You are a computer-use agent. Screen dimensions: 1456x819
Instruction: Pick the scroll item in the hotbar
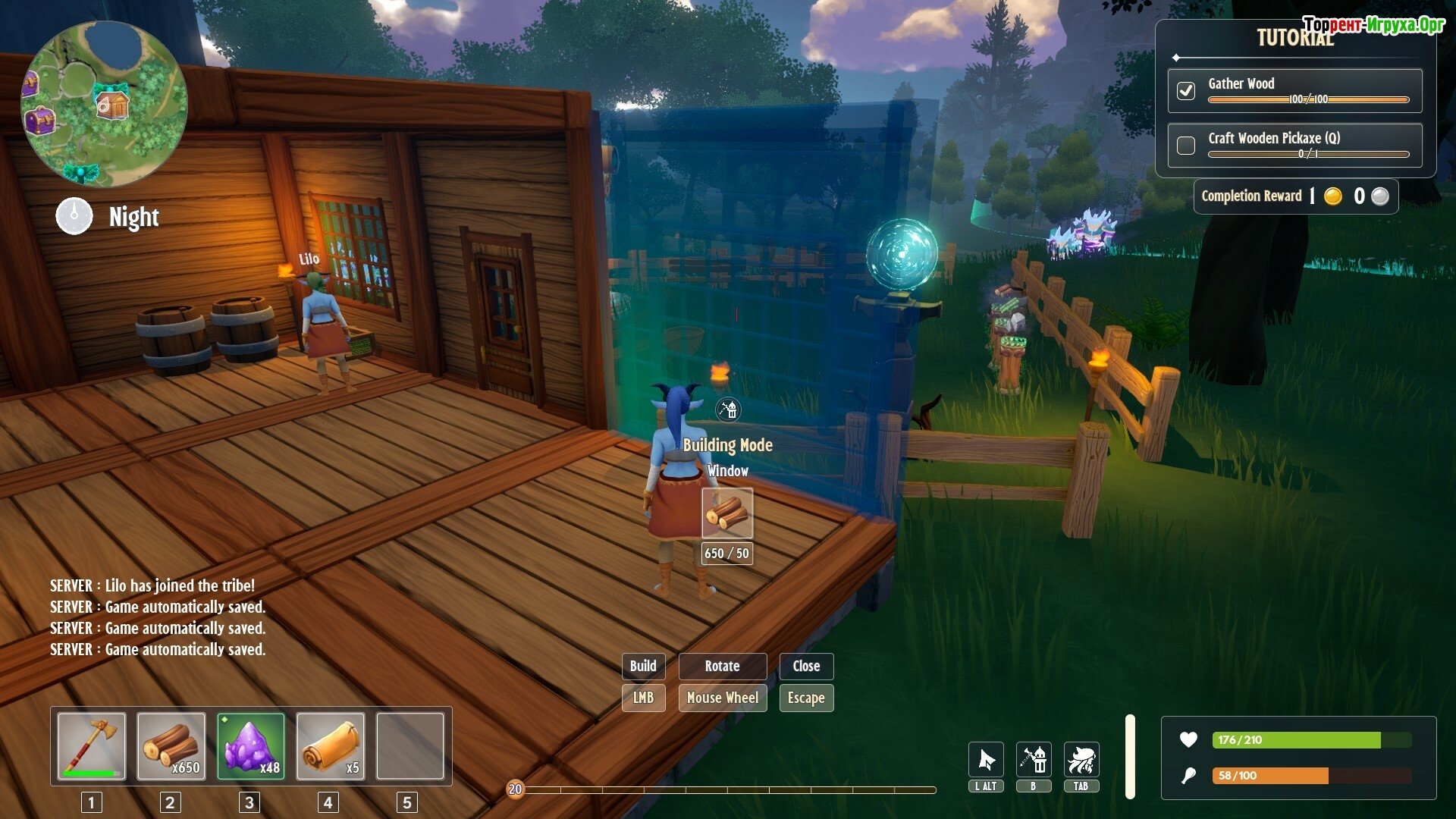tap(331, 746)
